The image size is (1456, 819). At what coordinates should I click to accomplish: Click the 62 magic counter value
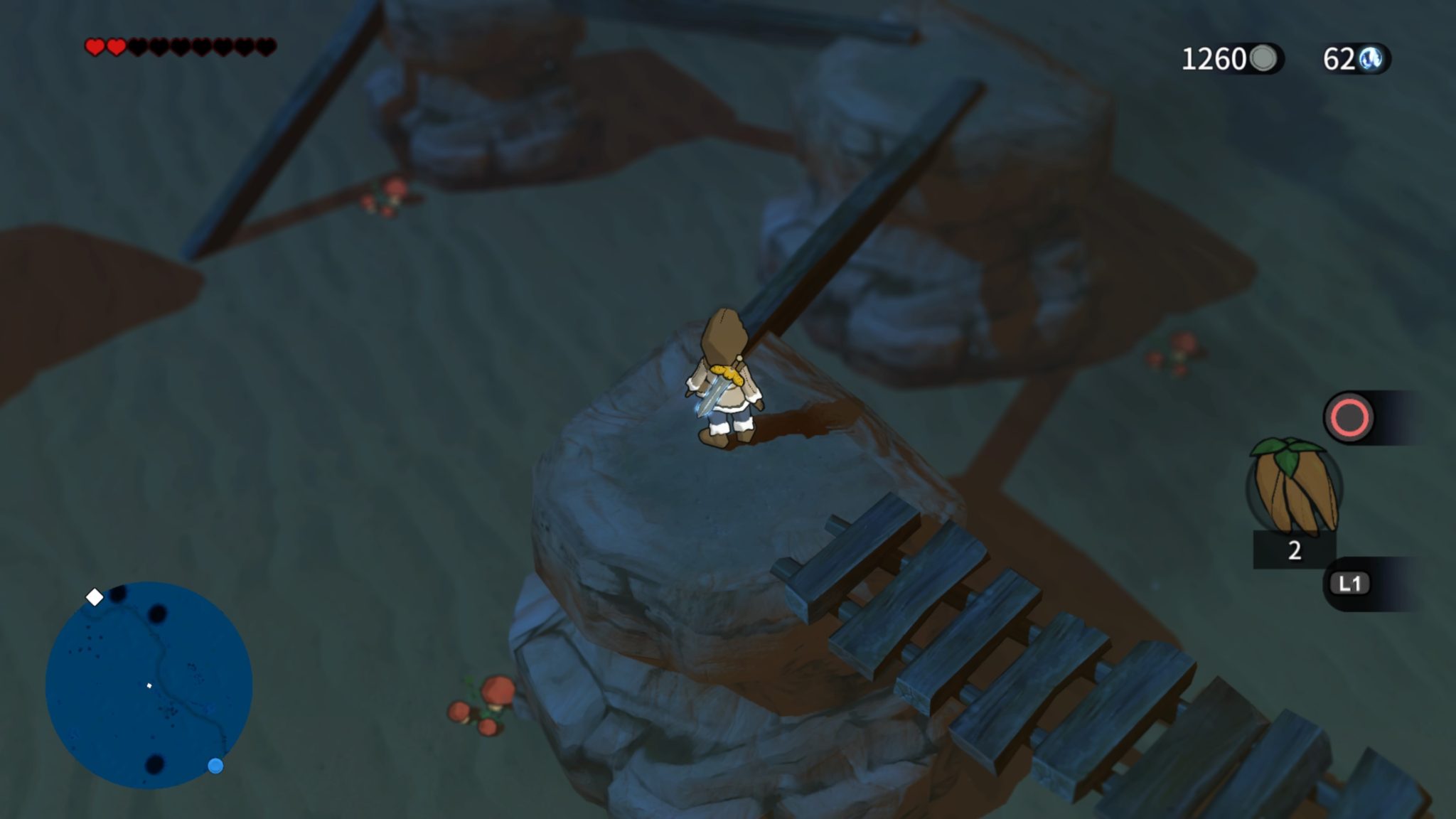(1340, 58)
